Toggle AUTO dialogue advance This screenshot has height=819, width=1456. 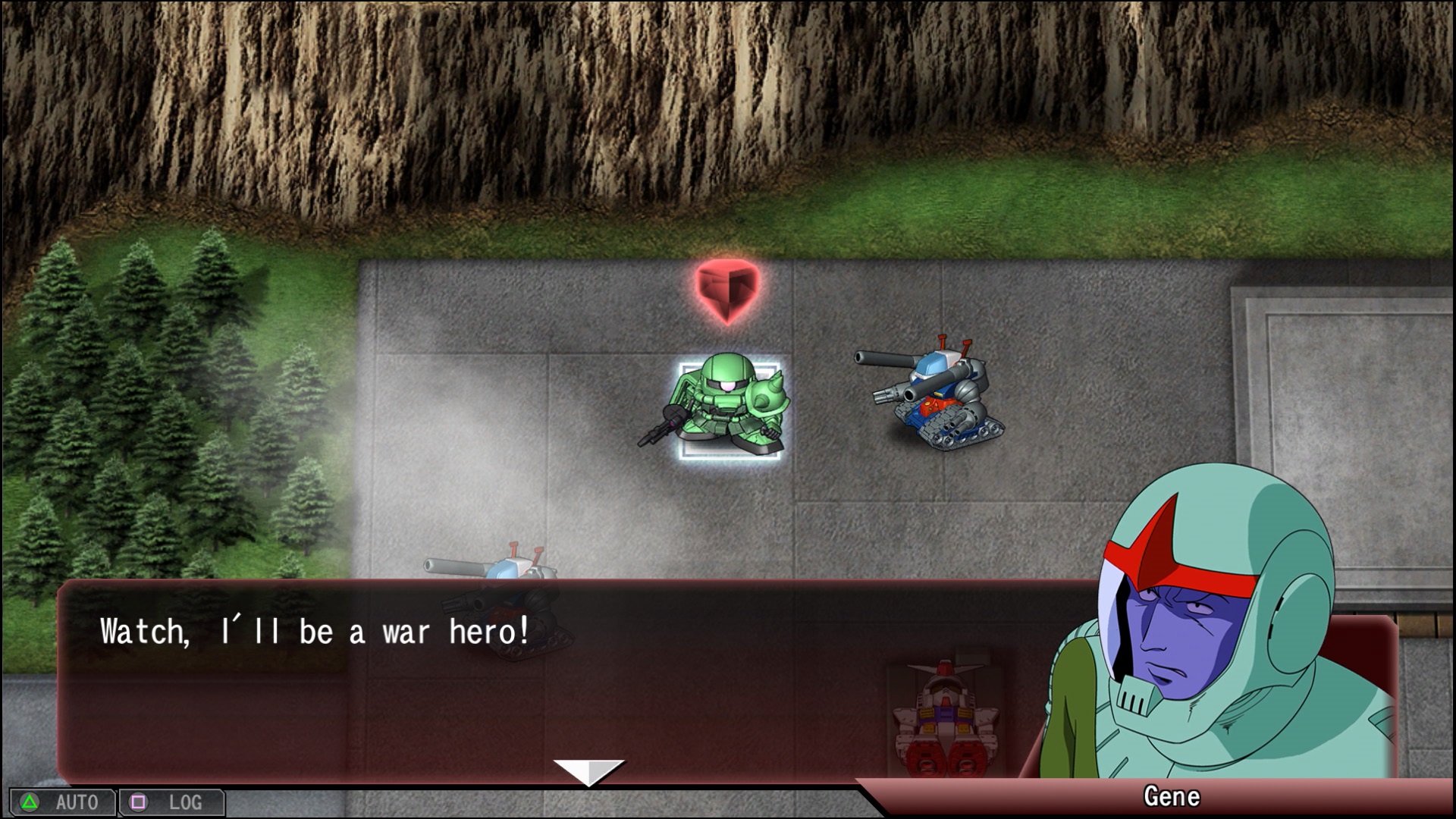(x=62, y=802)
